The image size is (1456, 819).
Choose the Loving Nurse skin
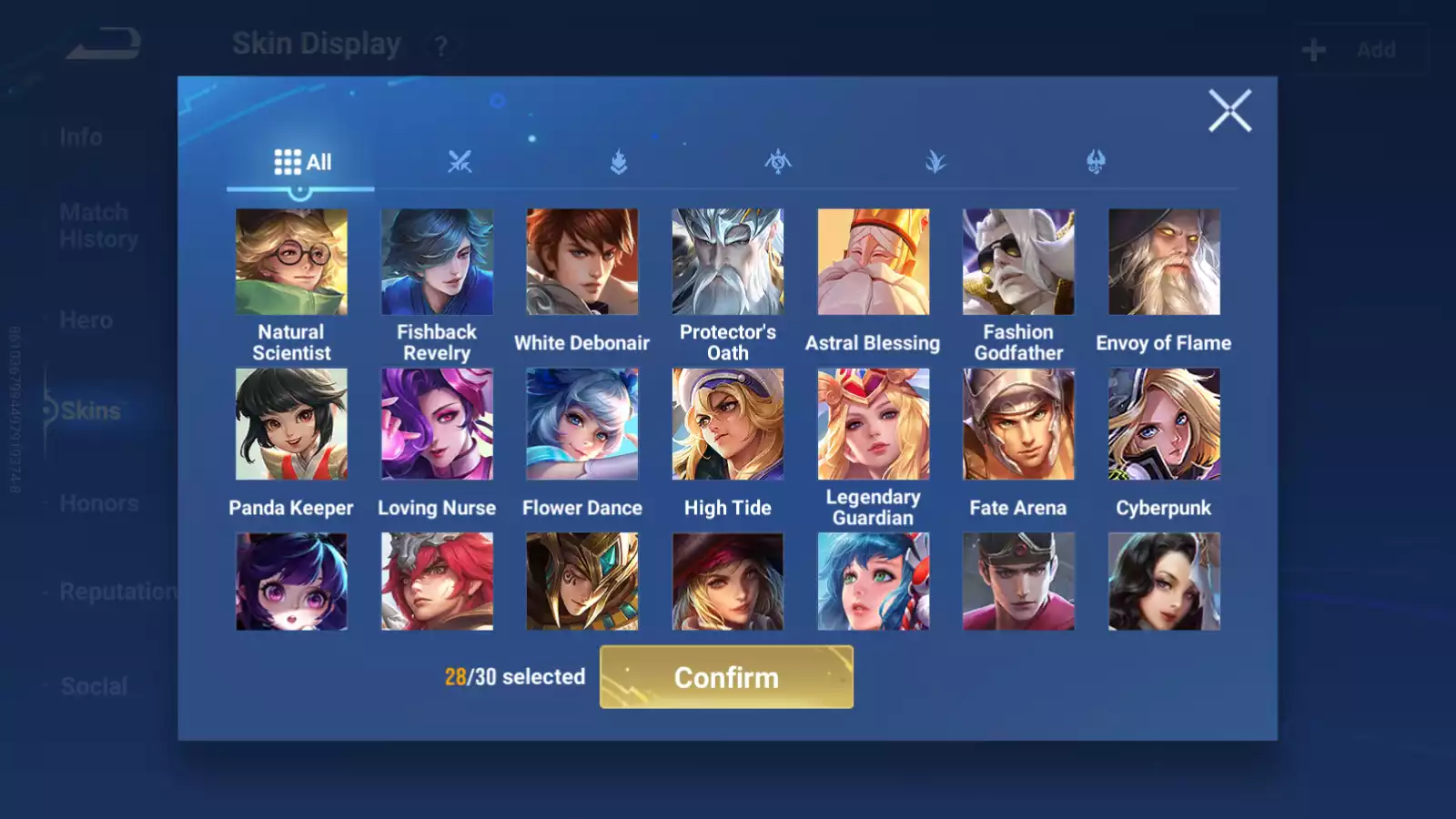point(437,424)
